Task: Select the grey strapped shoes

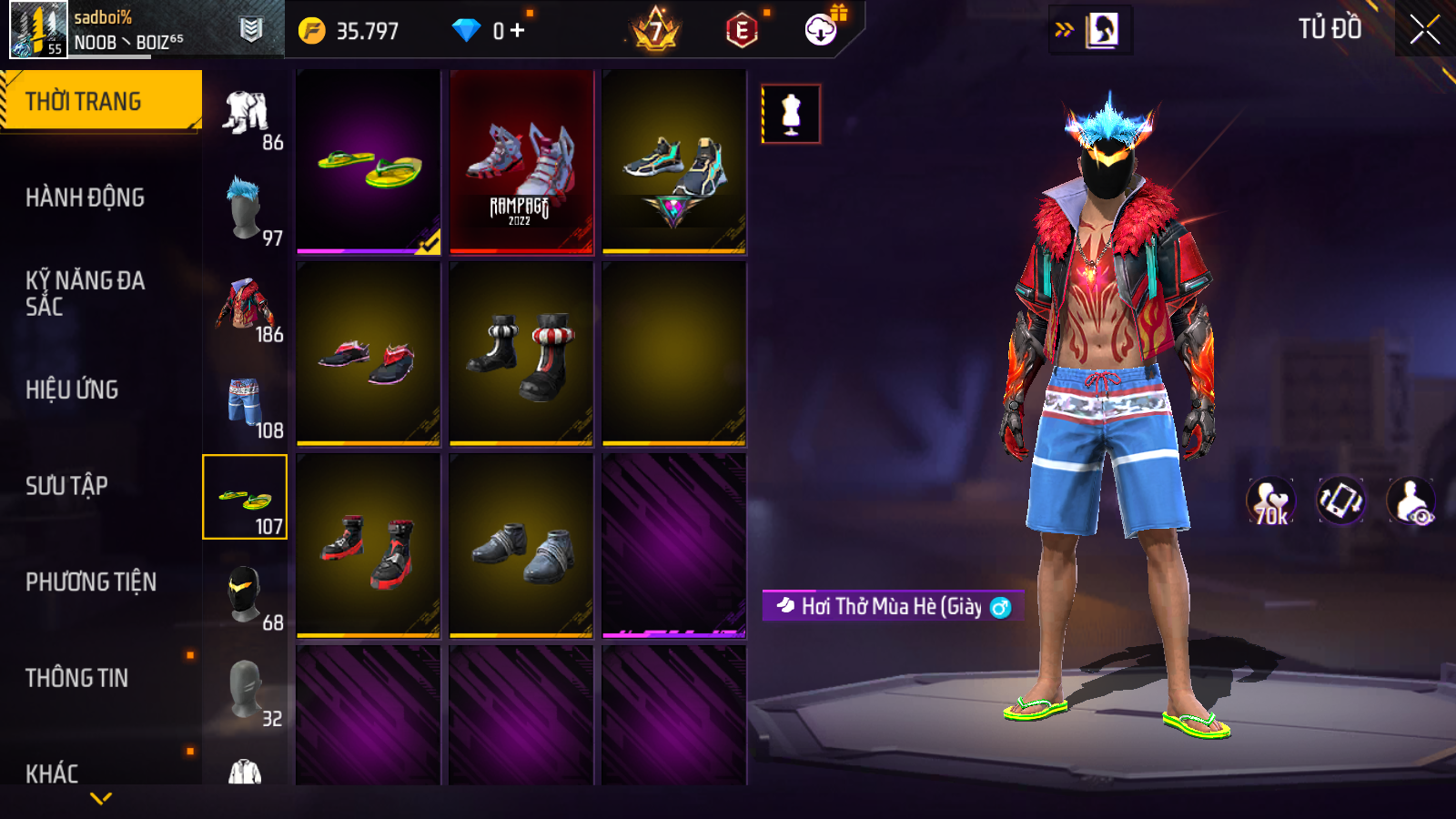Action: (x=521, y=546)
